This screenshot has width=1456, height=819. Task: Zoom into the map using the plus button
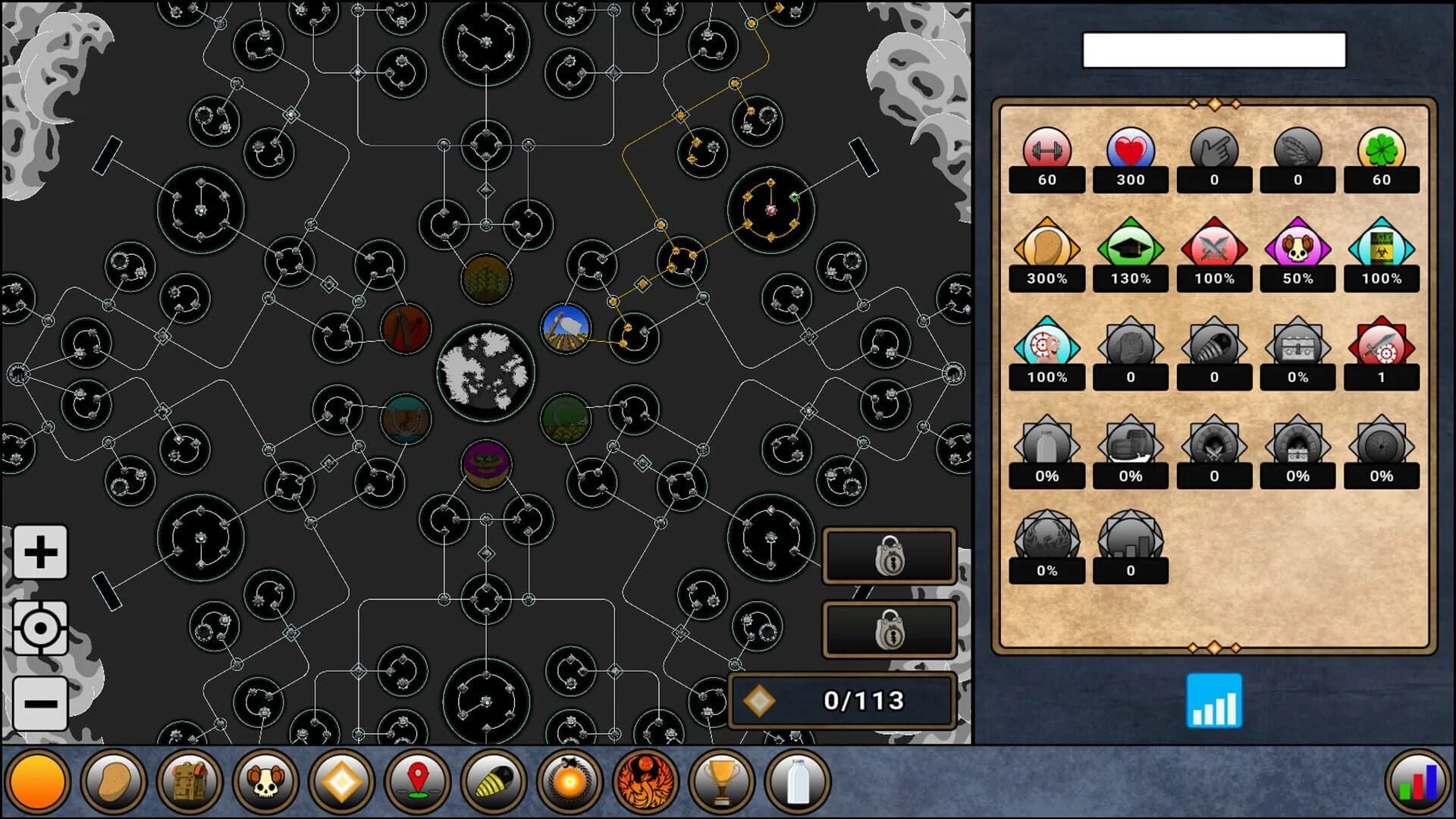(40, 551)
